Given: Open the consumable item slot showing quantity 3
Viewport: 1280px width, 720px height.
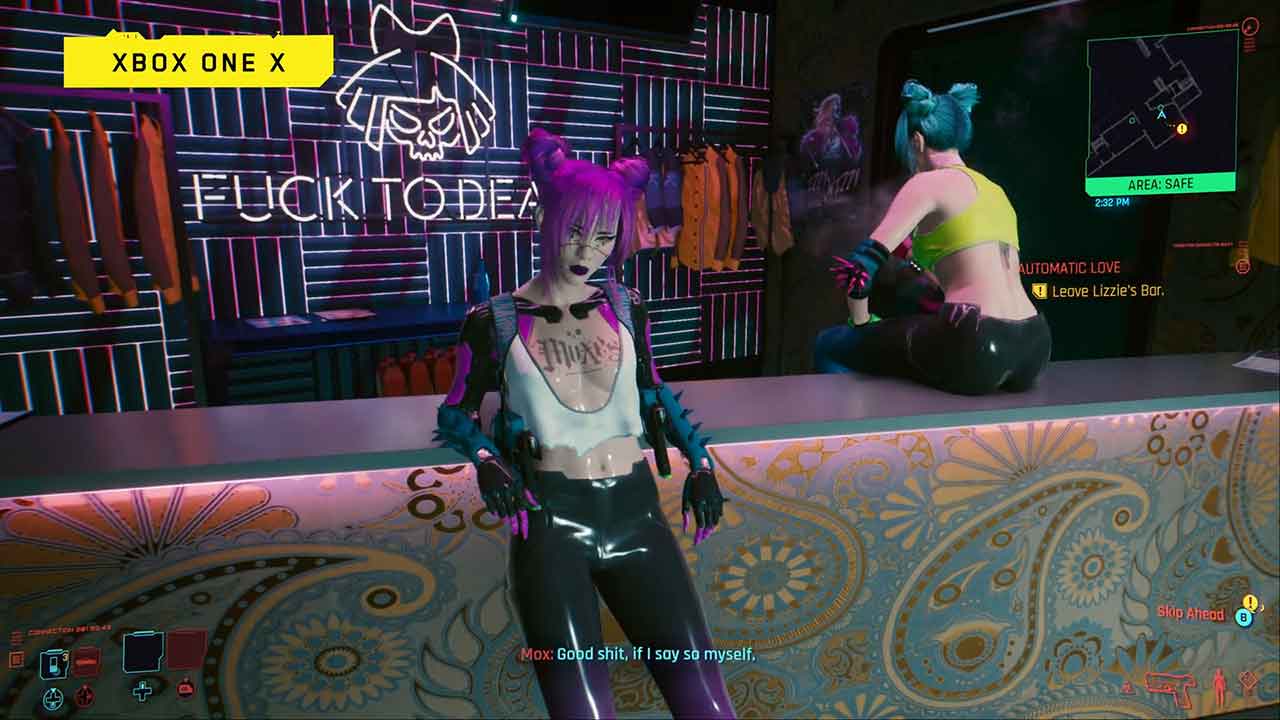Looking at the screenshot, I should coord(54,663).
